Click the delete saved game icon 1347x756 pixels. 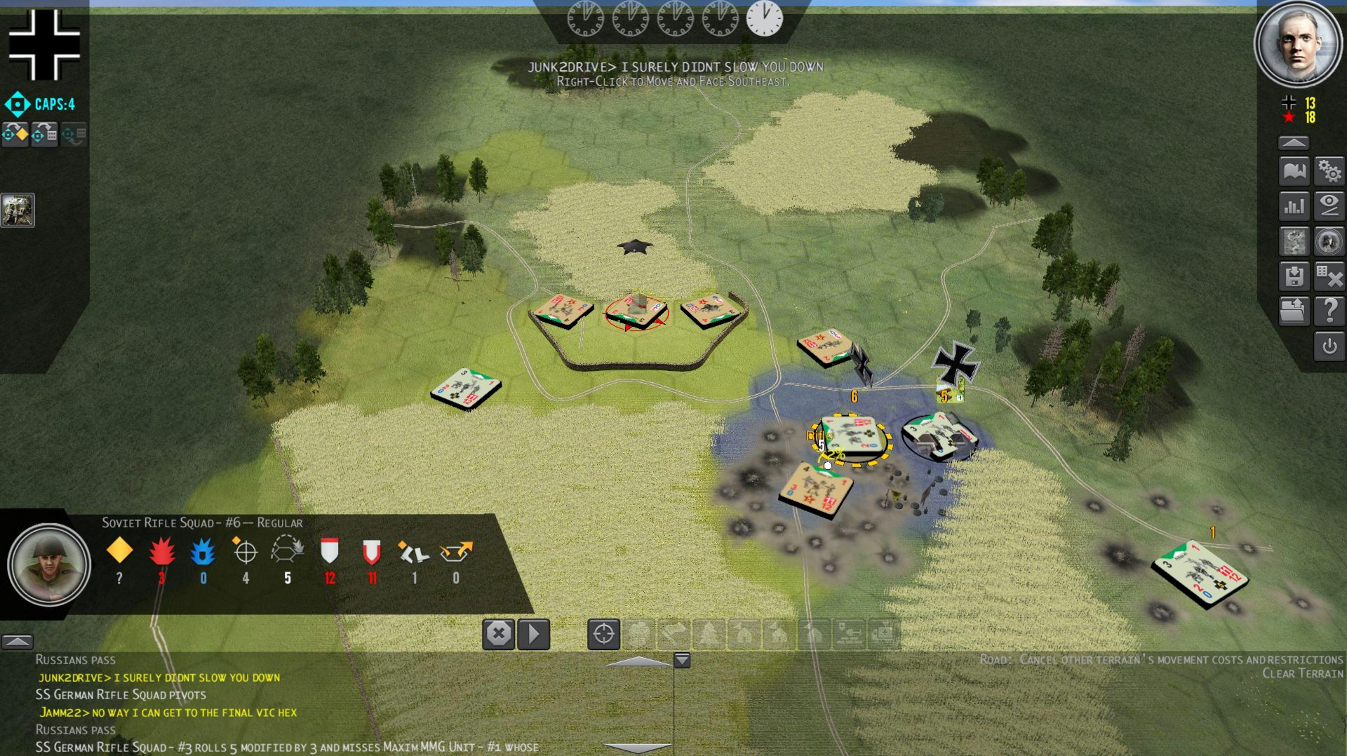click(1330, 275)
